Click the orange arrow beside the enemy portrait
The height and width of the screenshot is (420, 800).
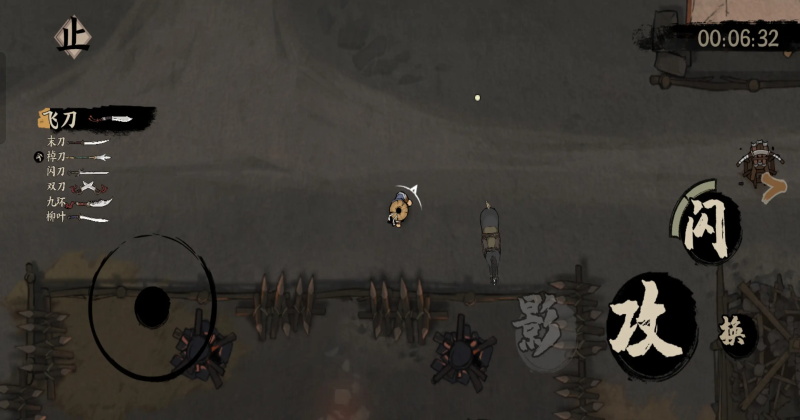click(x=771, y=186)
